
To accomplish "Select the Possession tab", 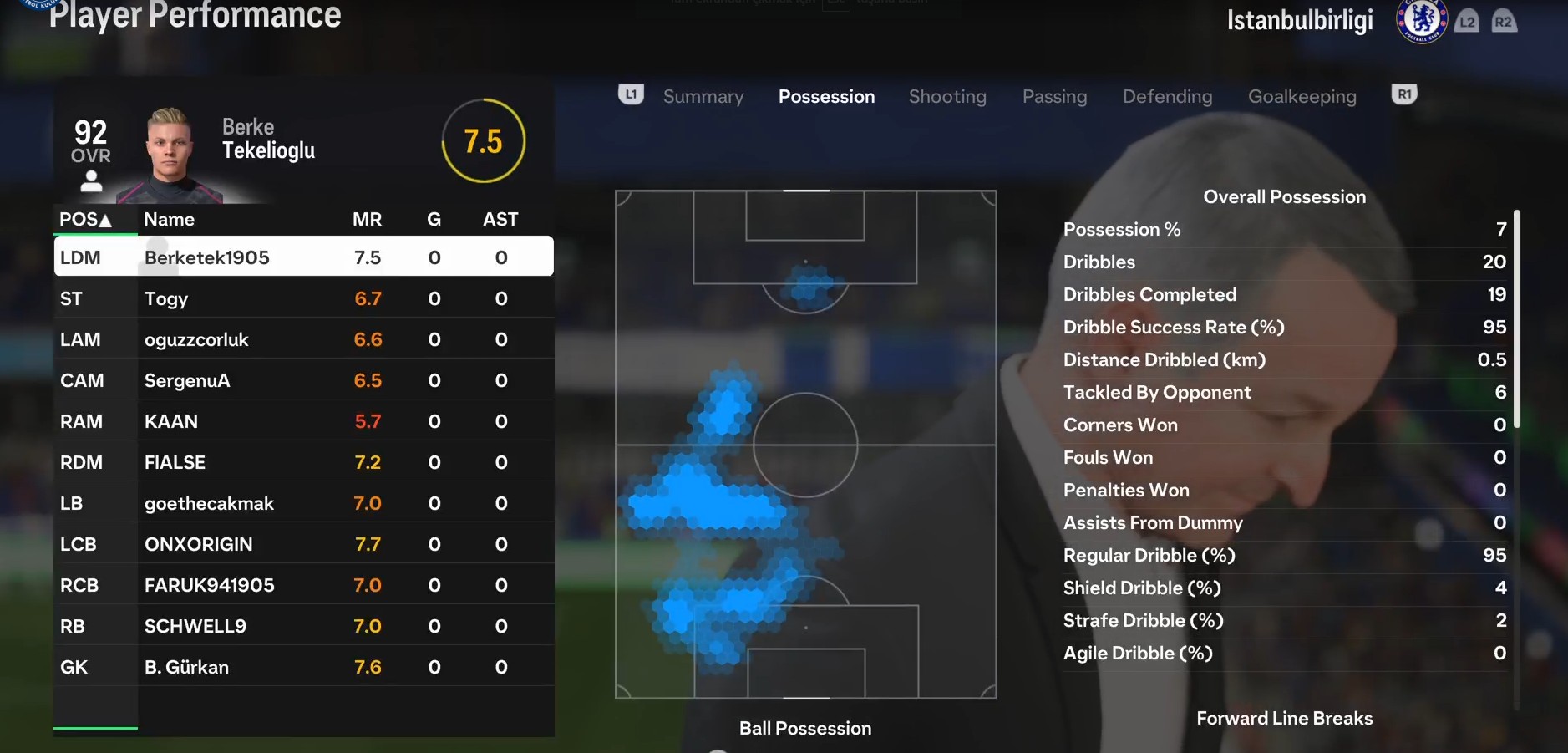I will coord(826,97).
